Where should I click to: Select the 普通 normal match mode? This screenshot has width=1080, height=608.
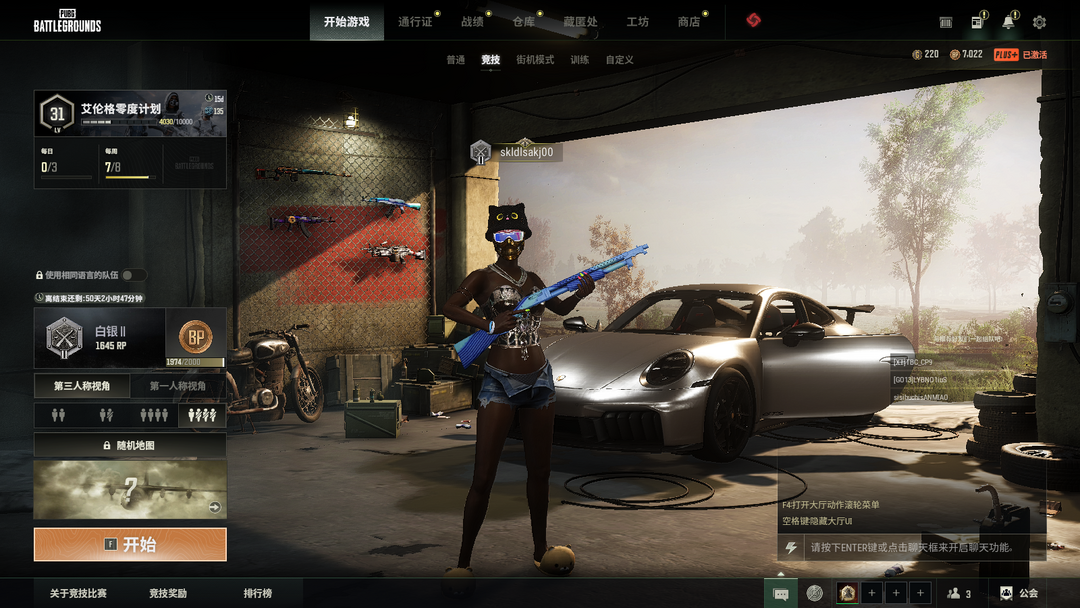[456, 60]
